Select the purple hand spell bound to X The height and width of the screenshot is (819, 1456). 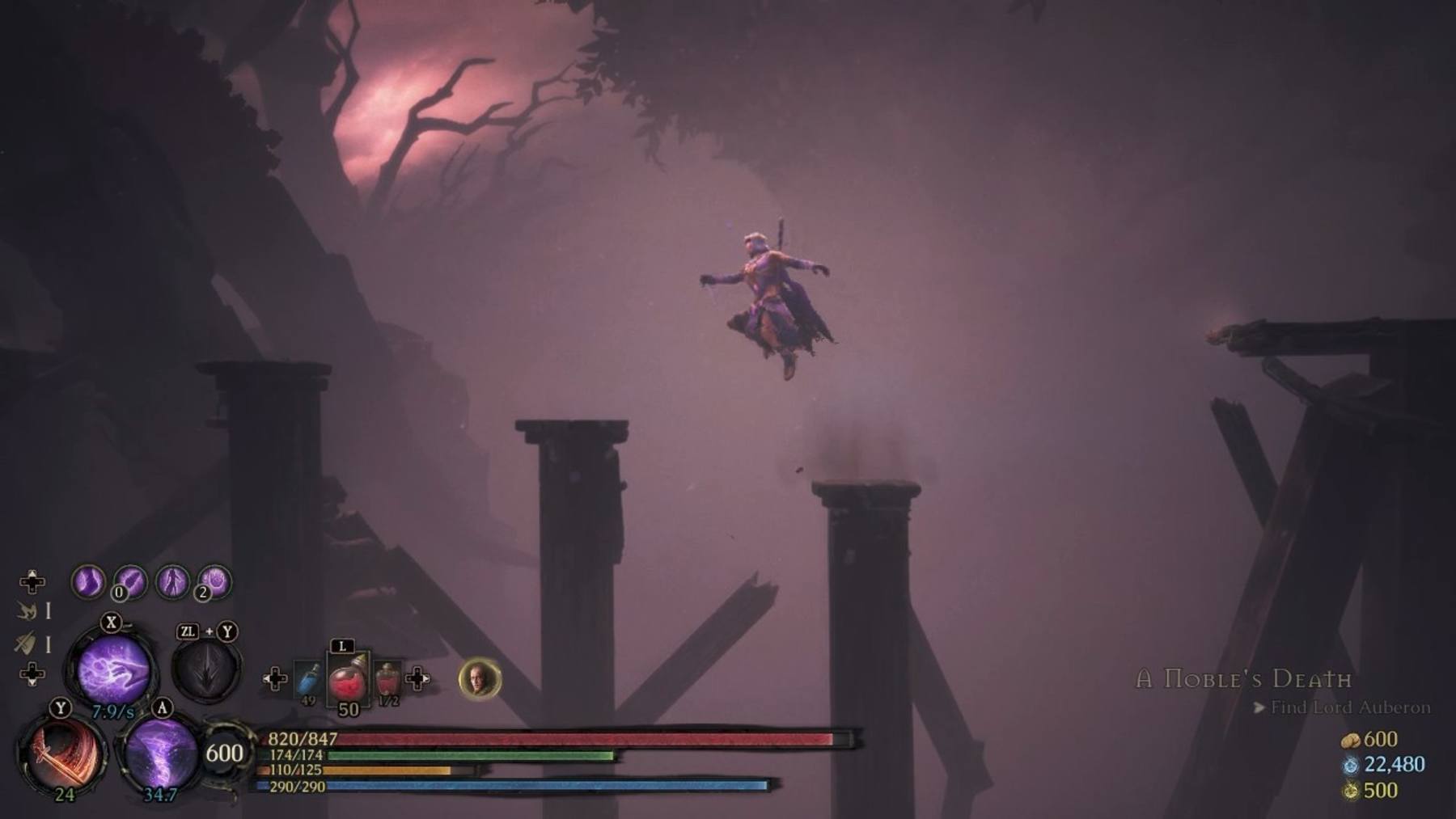pyautogui.click(x=113, y=669)
